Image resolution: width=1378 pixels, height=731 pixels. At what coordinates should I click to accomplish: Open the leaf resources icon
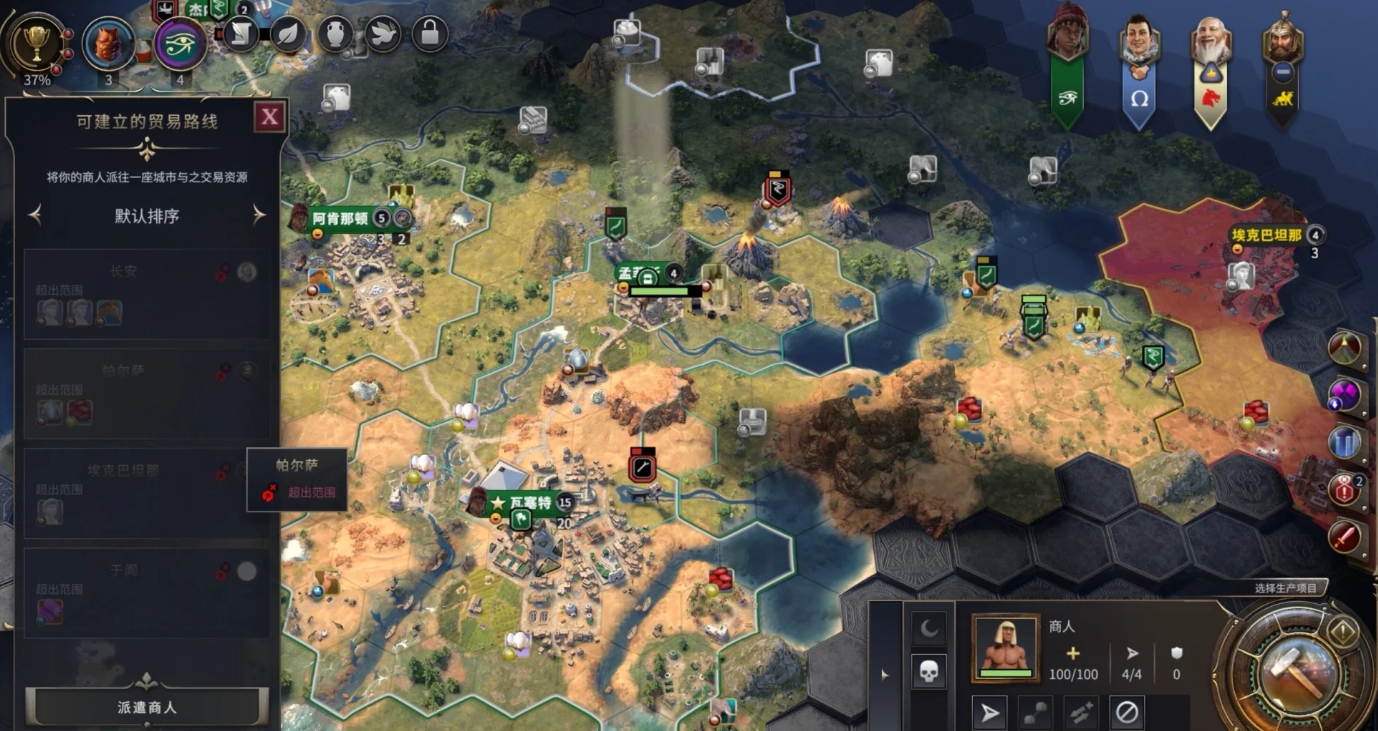pyautogui.click(x=288, y=35)
